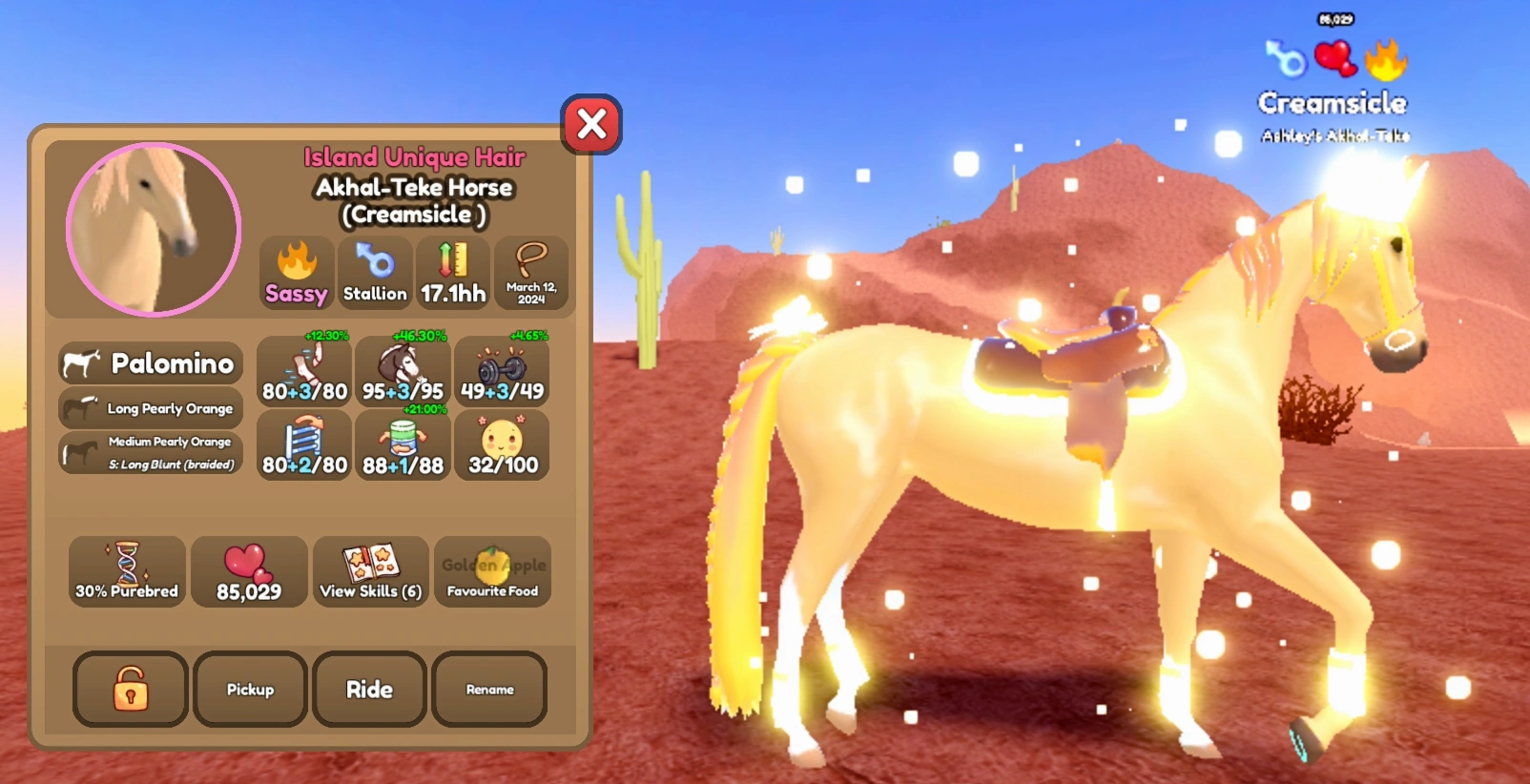Select the speed stat with running hooves icon
The height and width of the screenshot is (784, 1530).
coord(303,370)
